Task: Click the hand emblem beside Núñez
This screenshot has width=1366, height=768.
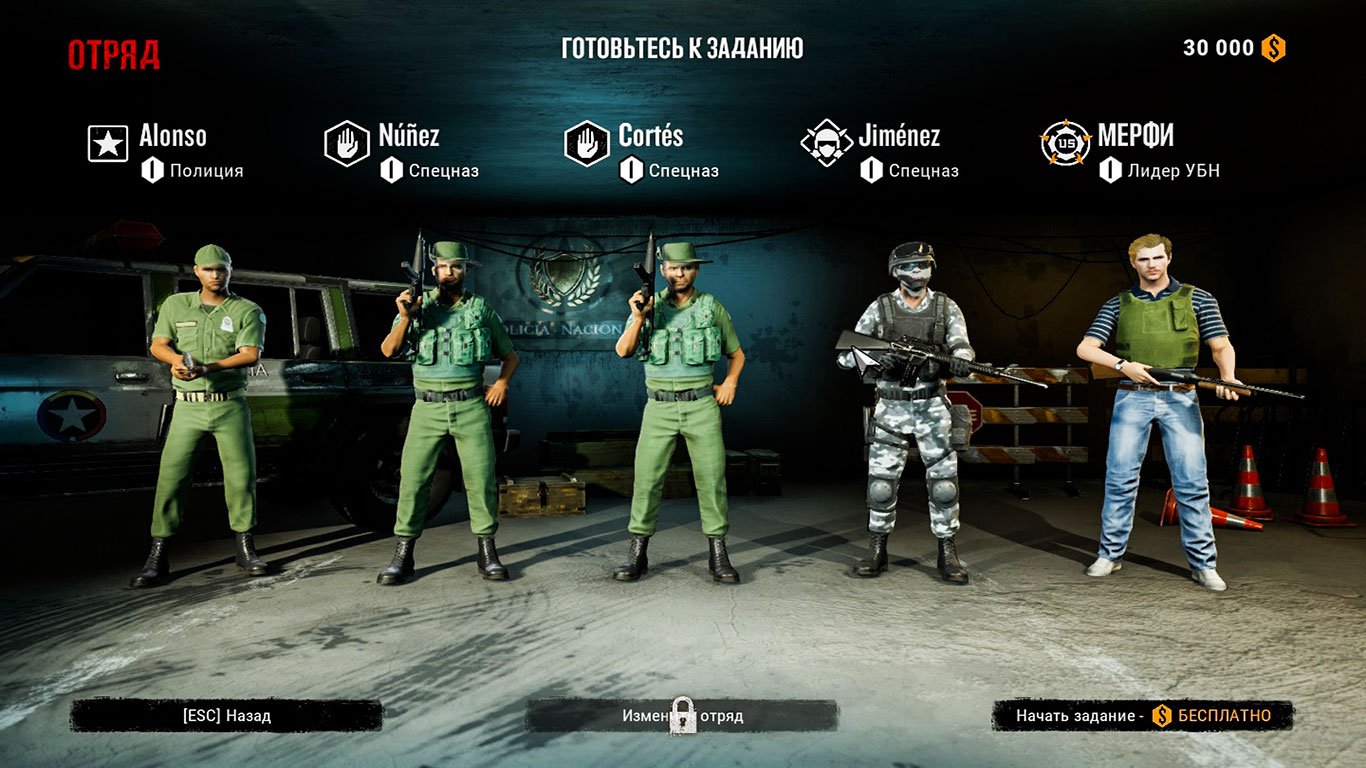Action: click(x=345, y=142)
